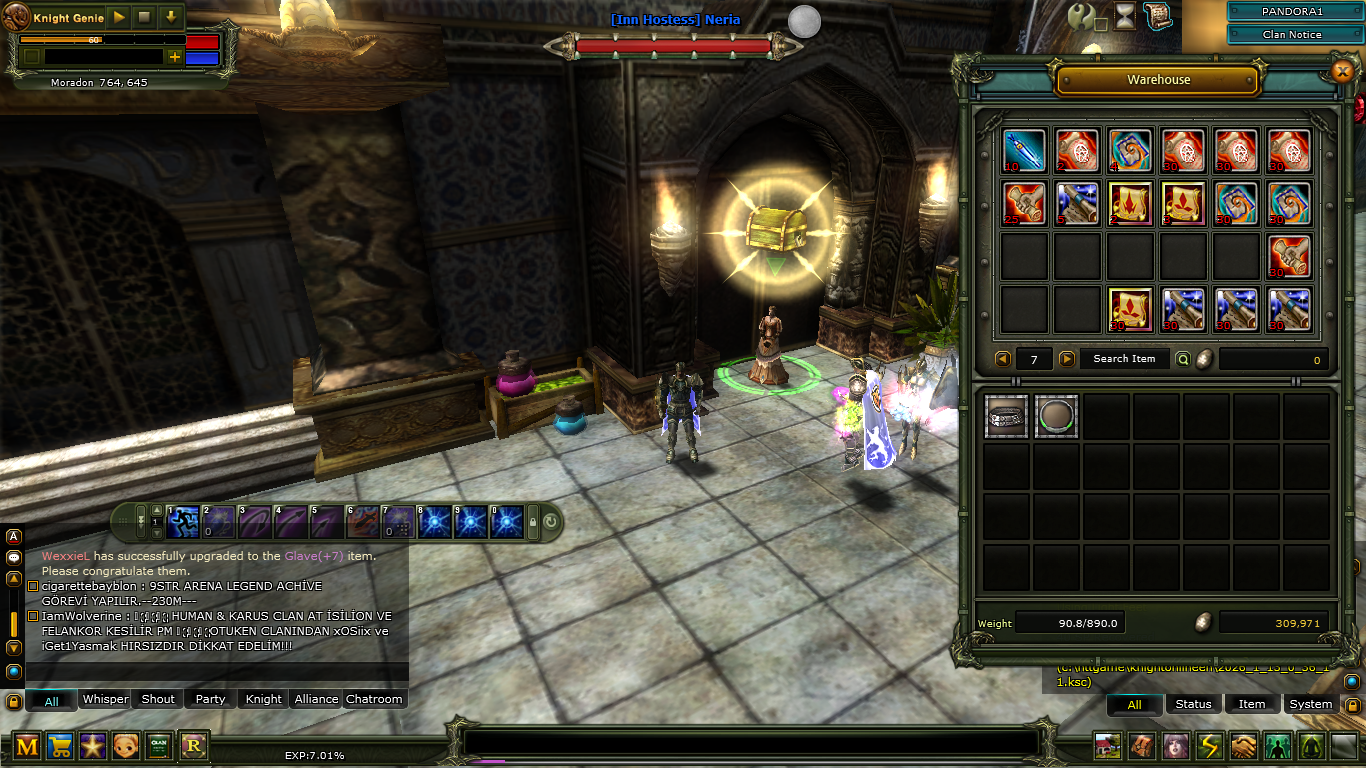Click the right arrow to change warehouse page
Viewport: 1366px width, 768px height.
pyautogui.click(x=1067, y=358)
